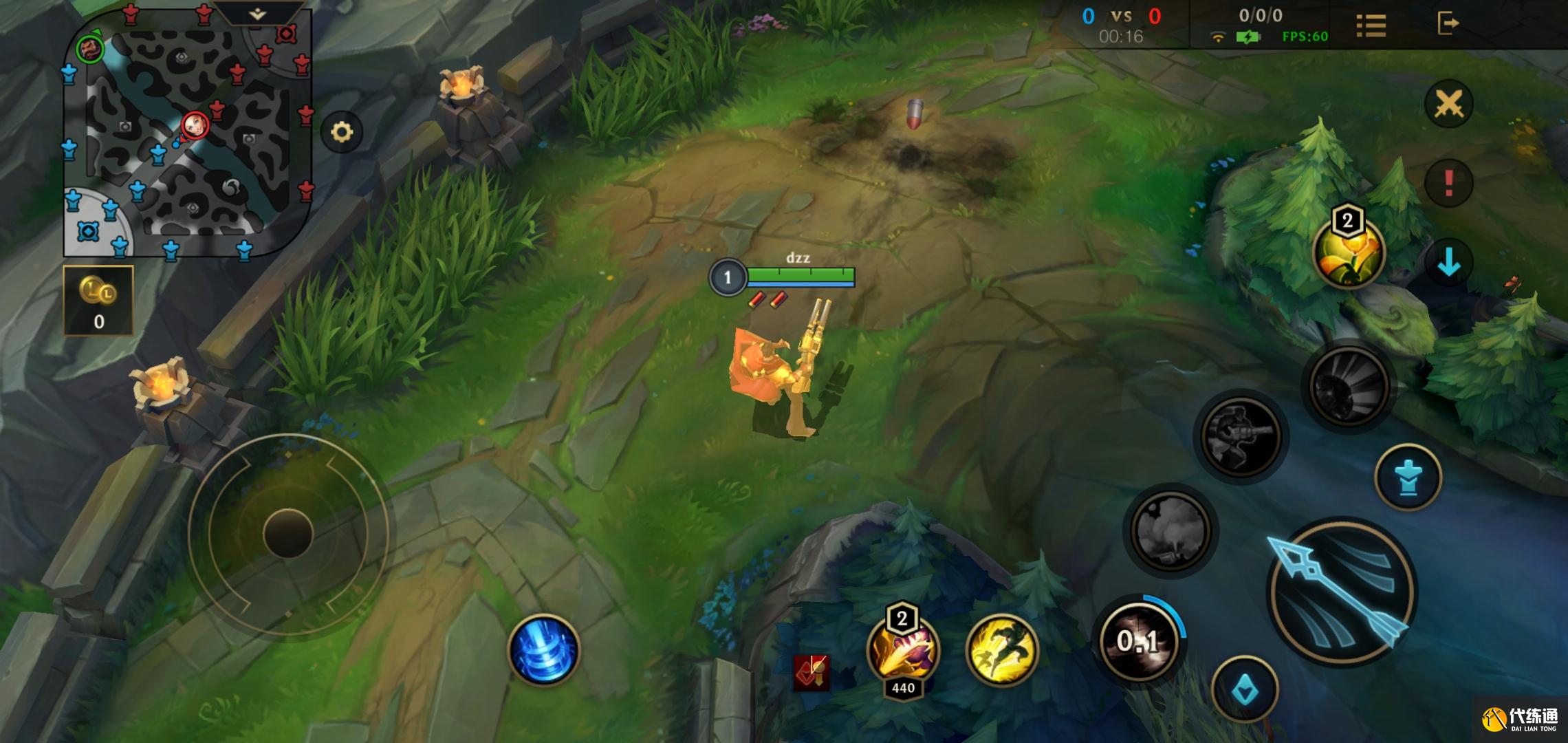Target minions with the blue minion button
This screenshot has width=1568, height=743.
click(x=1408, y=477)
